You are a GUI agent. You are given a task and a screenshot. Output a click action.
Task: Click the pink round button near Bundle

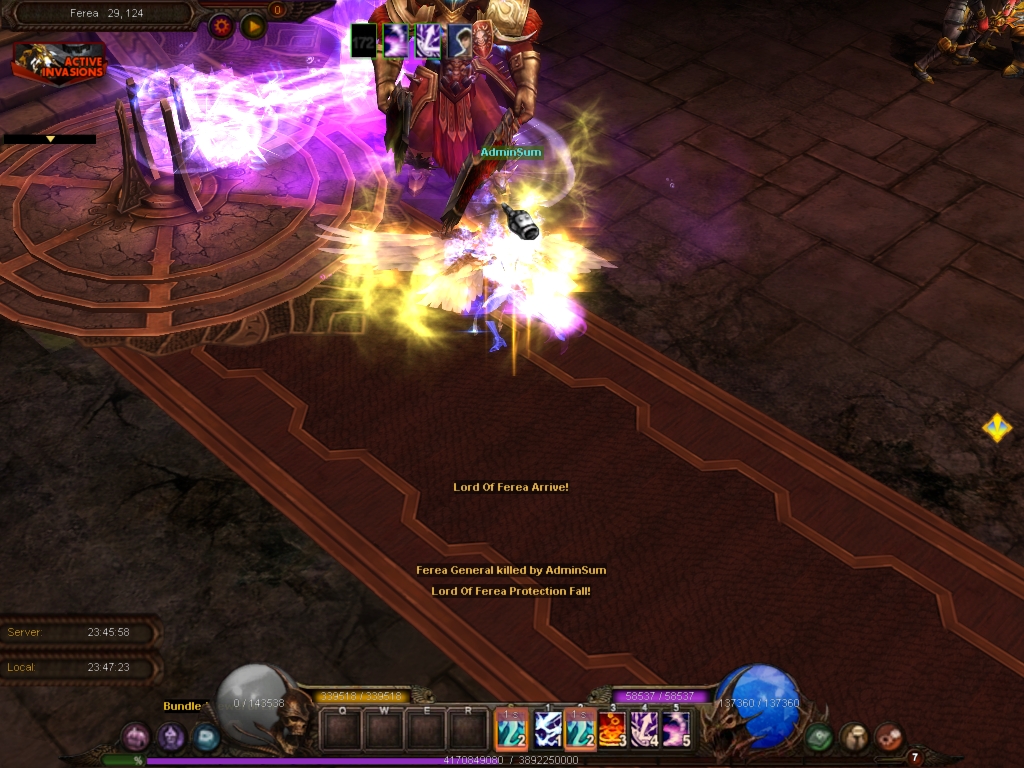[136, 738]
